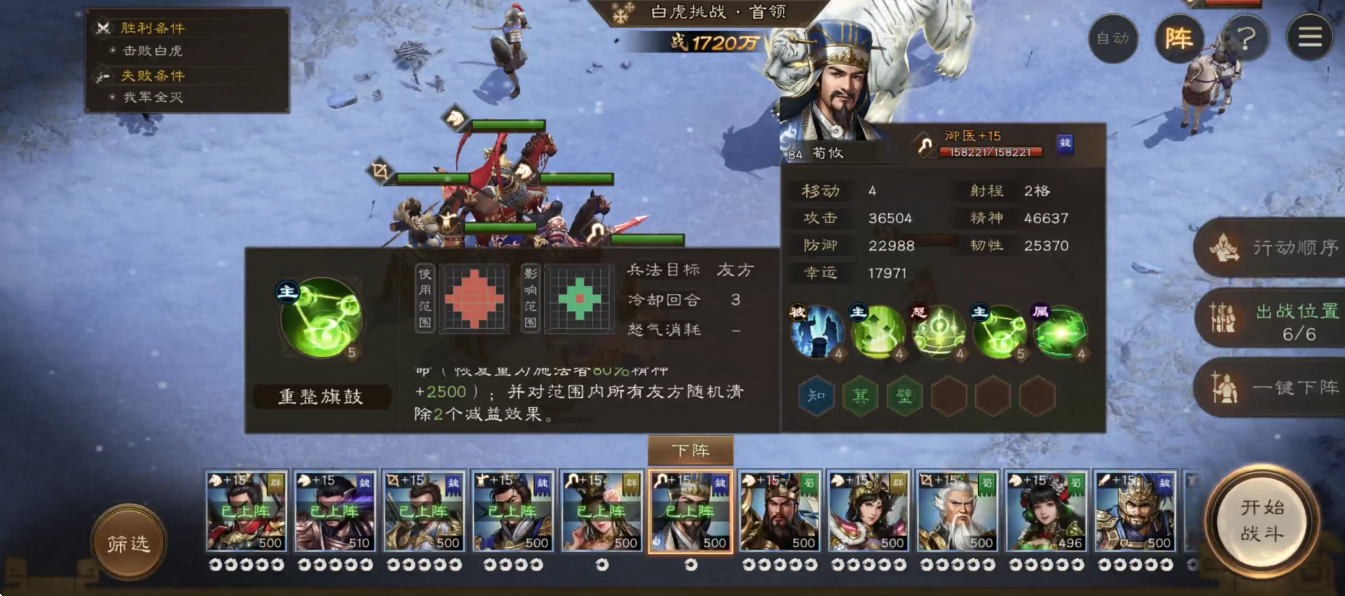
Task: Open the 阵 formation button
Action: point(1179,39)
